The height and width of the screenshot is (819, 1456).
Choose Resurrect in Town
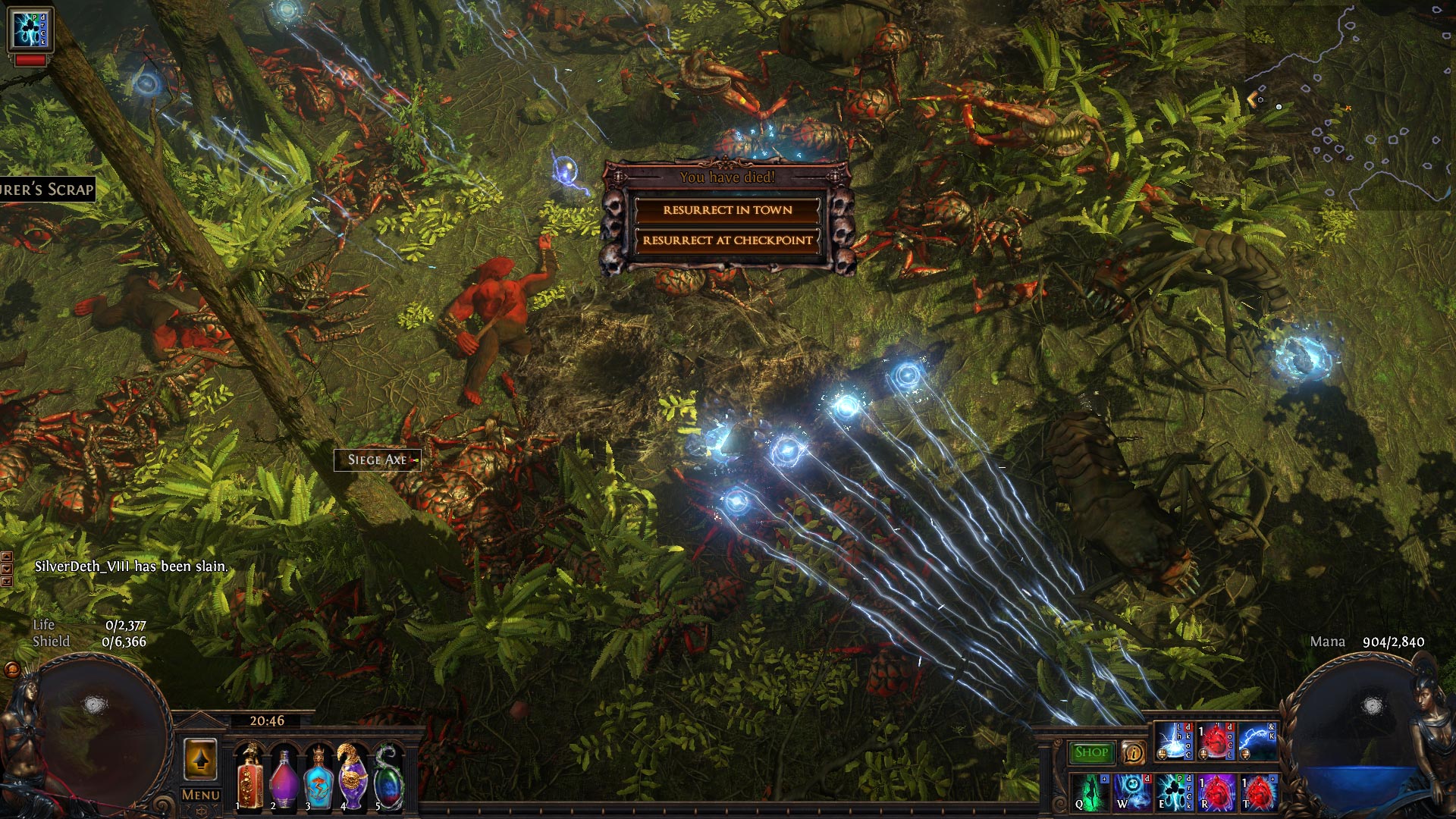point(727,210)
